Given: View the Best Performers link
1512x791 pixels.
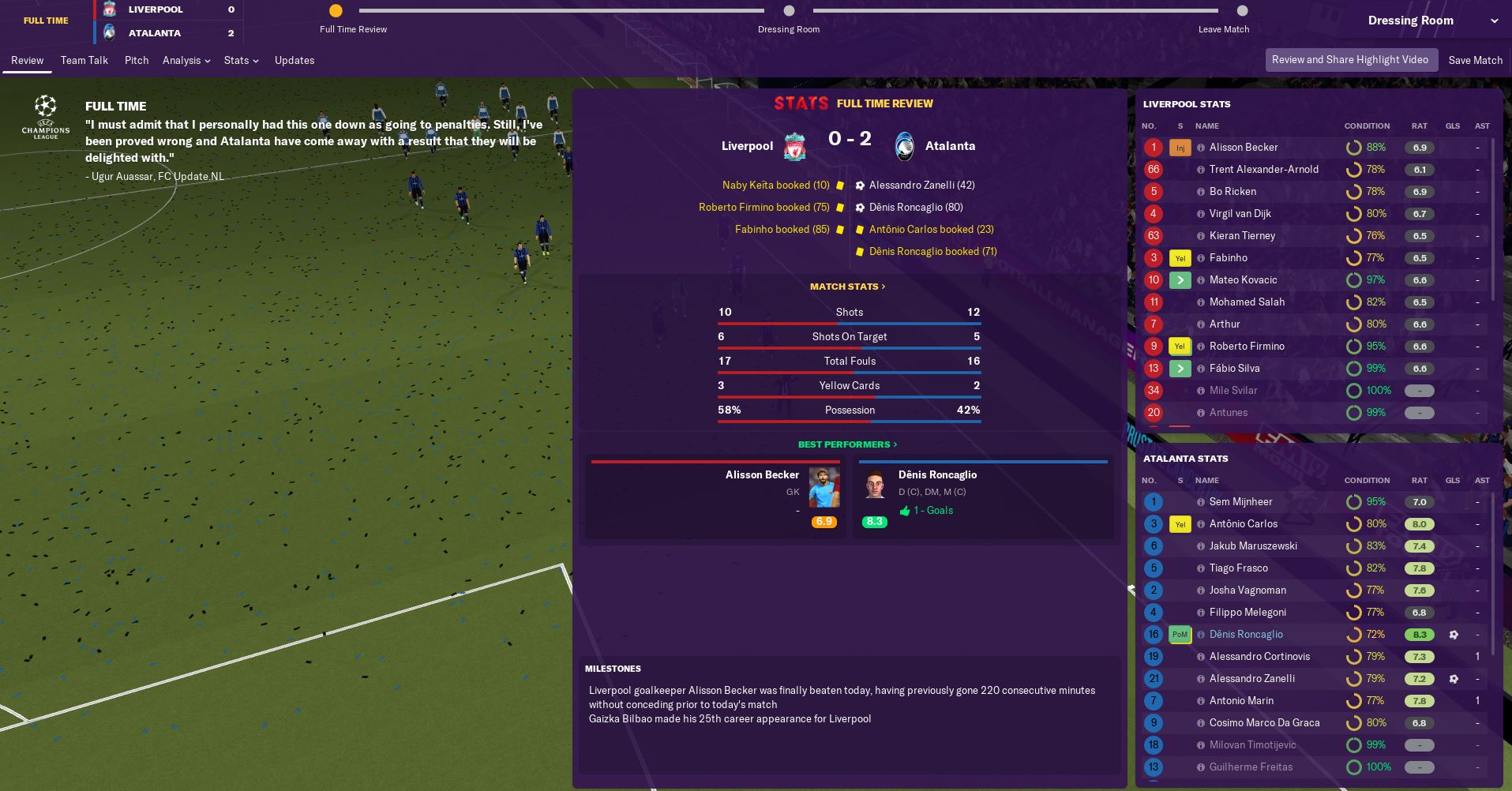Looking at the screenshot, I should click(x=847, y=444).
